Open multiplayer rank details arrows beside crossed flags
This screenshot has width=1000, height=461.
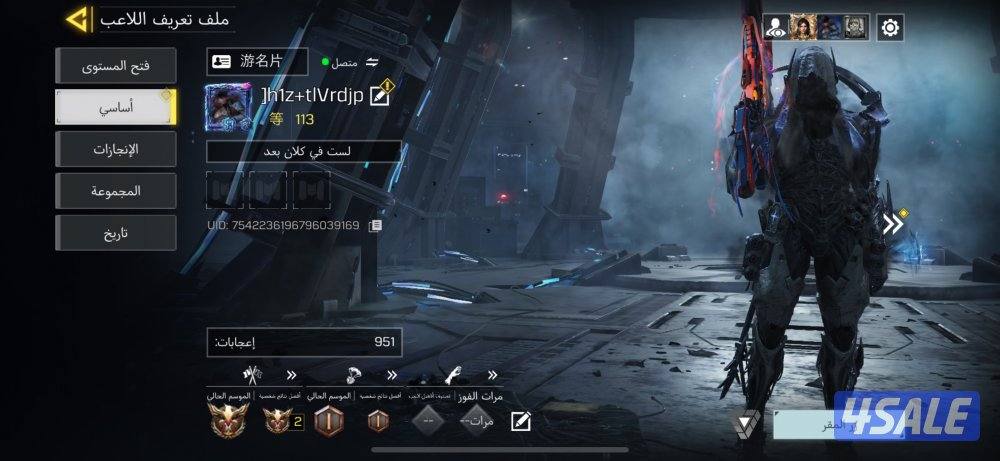(291, 375)
